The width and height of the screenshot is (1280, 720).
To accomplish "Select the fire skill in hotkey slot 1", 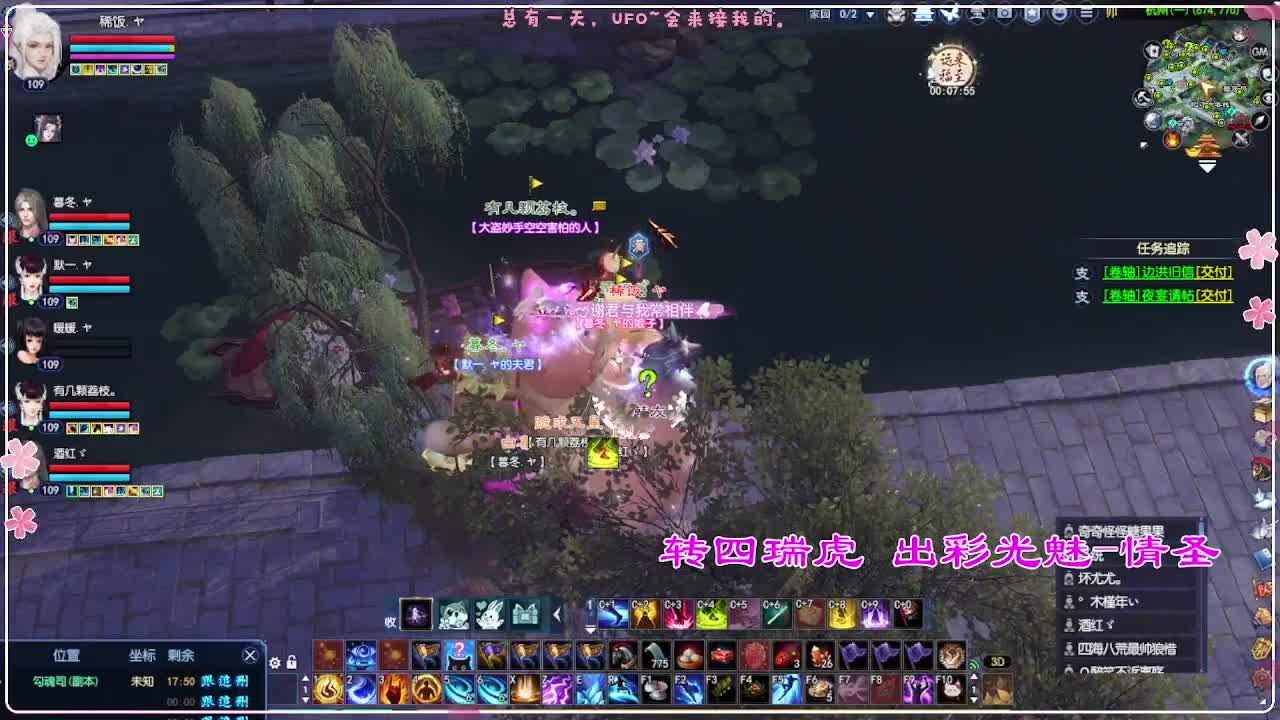I will coord(328,688).
